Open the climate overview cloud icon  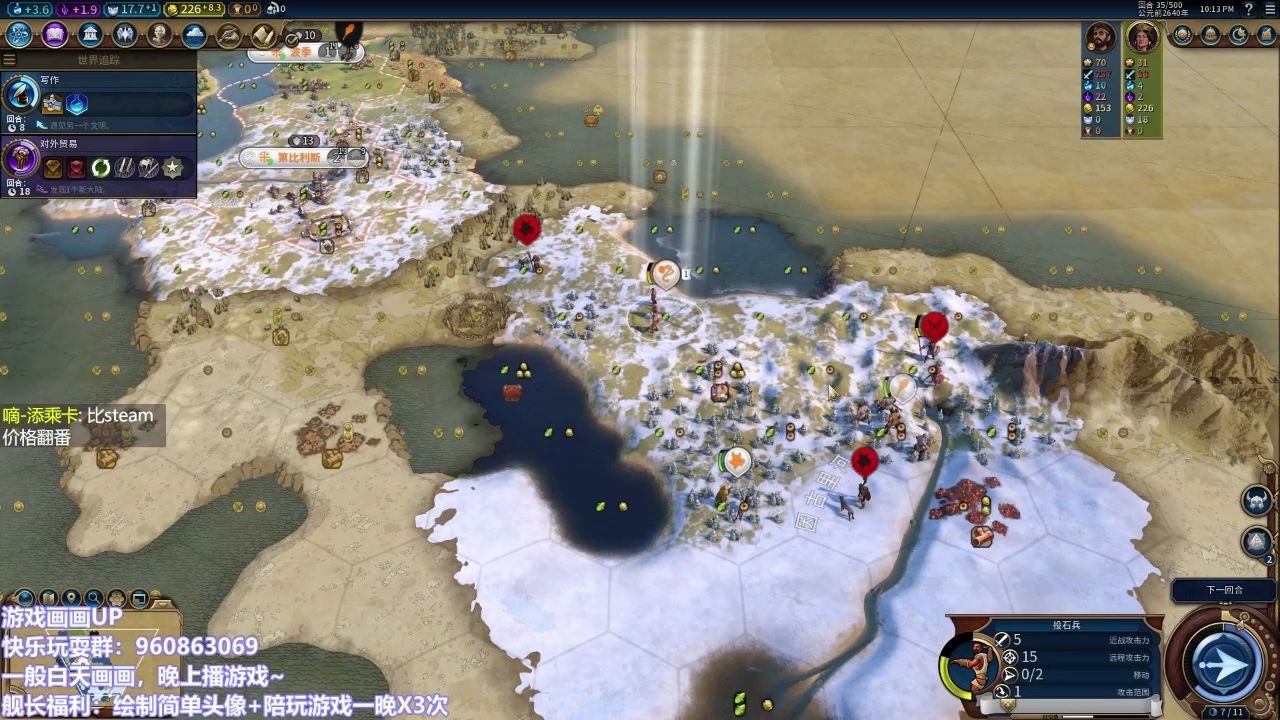194,34
